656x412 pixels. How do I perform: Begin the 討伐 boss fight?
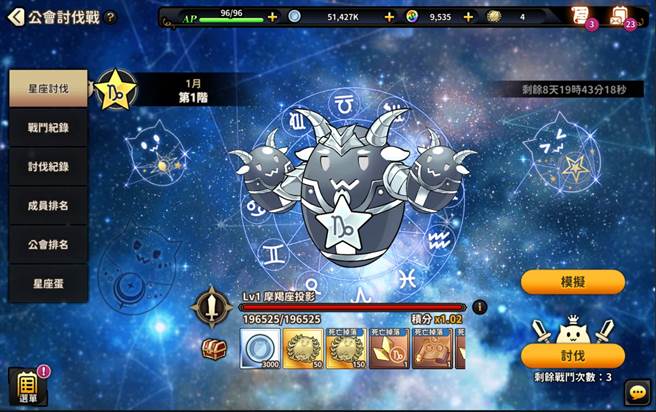[572, 356]
